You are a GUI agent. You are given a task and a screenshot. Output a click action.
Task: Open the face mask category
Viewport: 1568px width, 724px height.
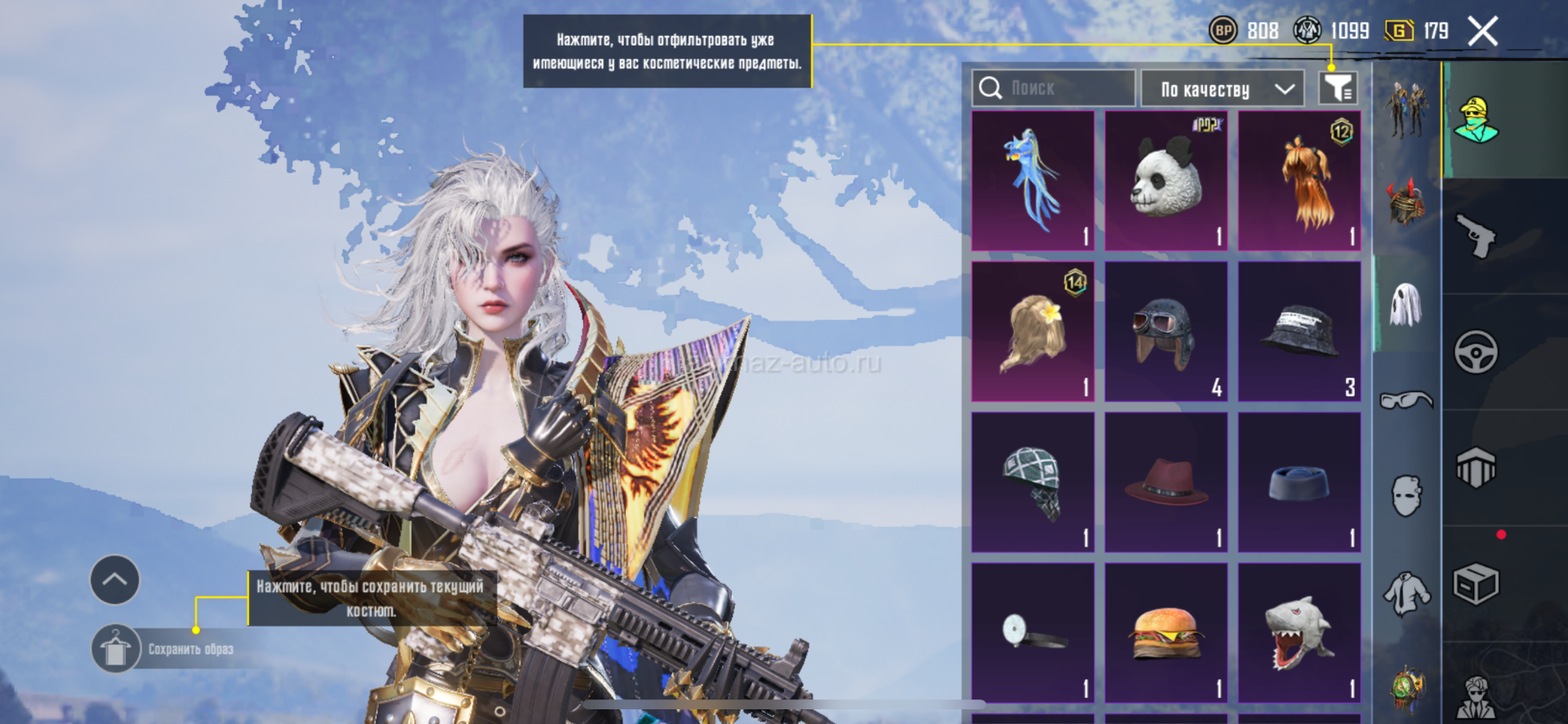[1406, 495]
